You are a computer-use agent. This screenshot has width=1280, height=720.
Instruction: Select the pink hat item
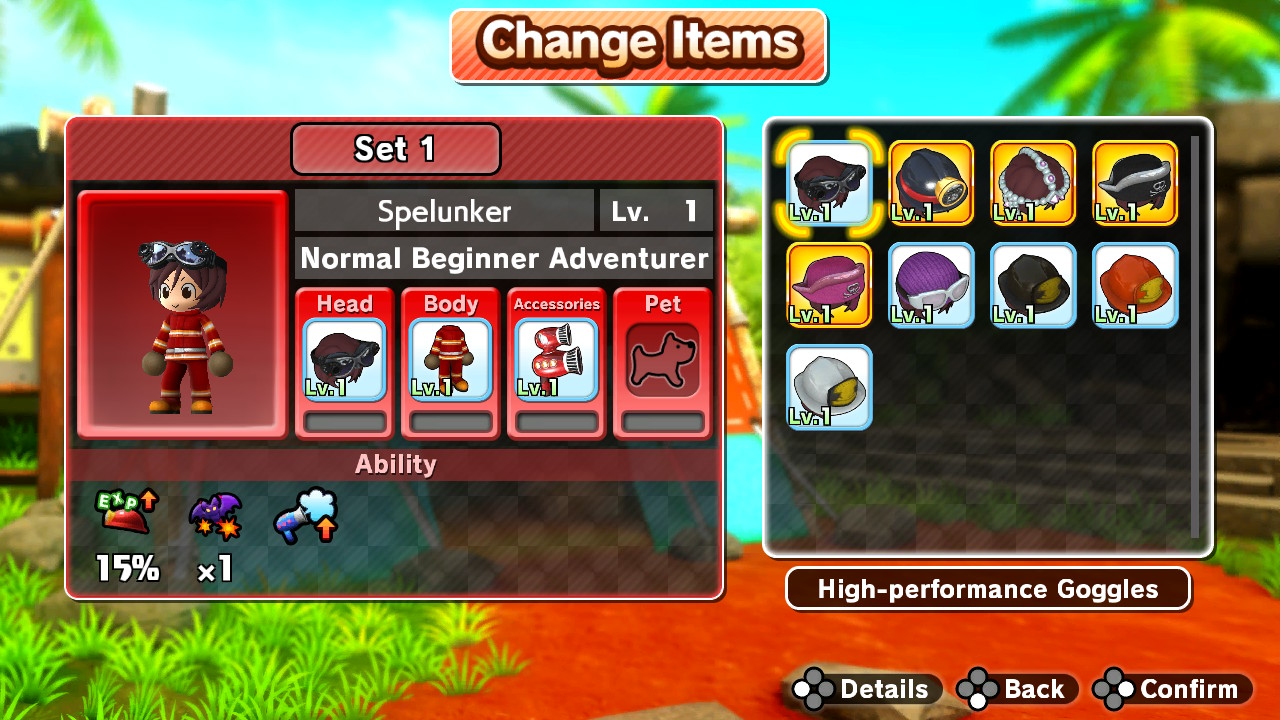(x=827, y=284)
